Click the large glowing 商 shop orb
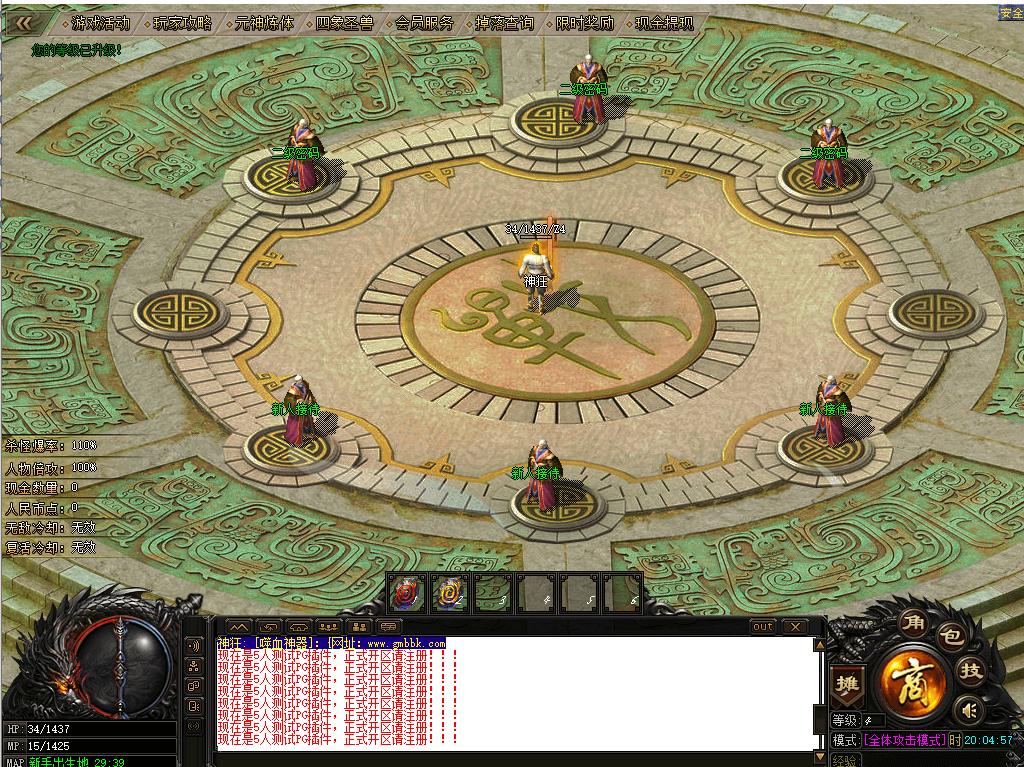This screenshot has height=767, width=1024. pyautogui.click(x=913, y=680)
